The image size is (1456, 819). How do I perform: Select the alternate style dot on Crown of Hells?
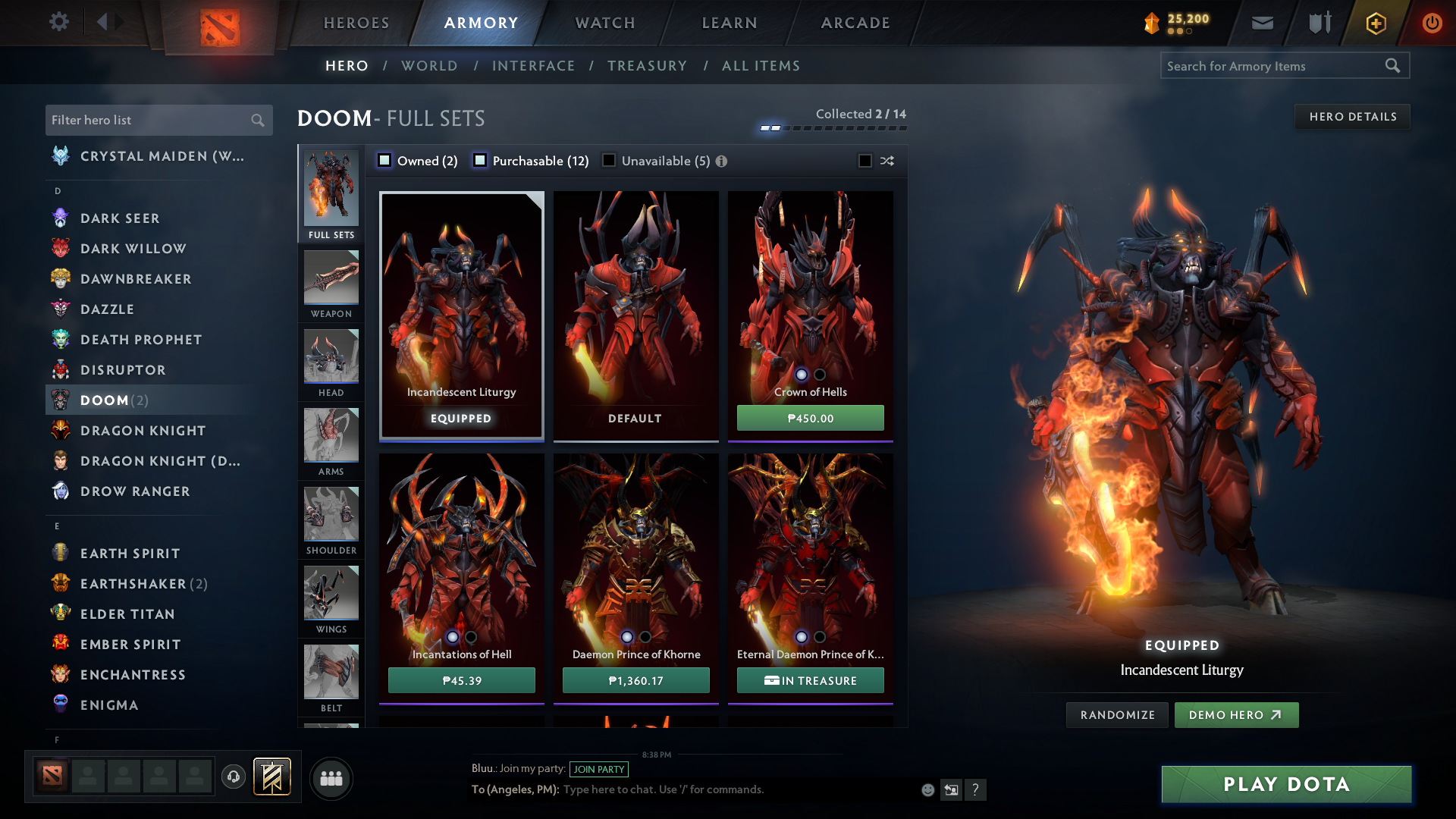click(820, 374)
